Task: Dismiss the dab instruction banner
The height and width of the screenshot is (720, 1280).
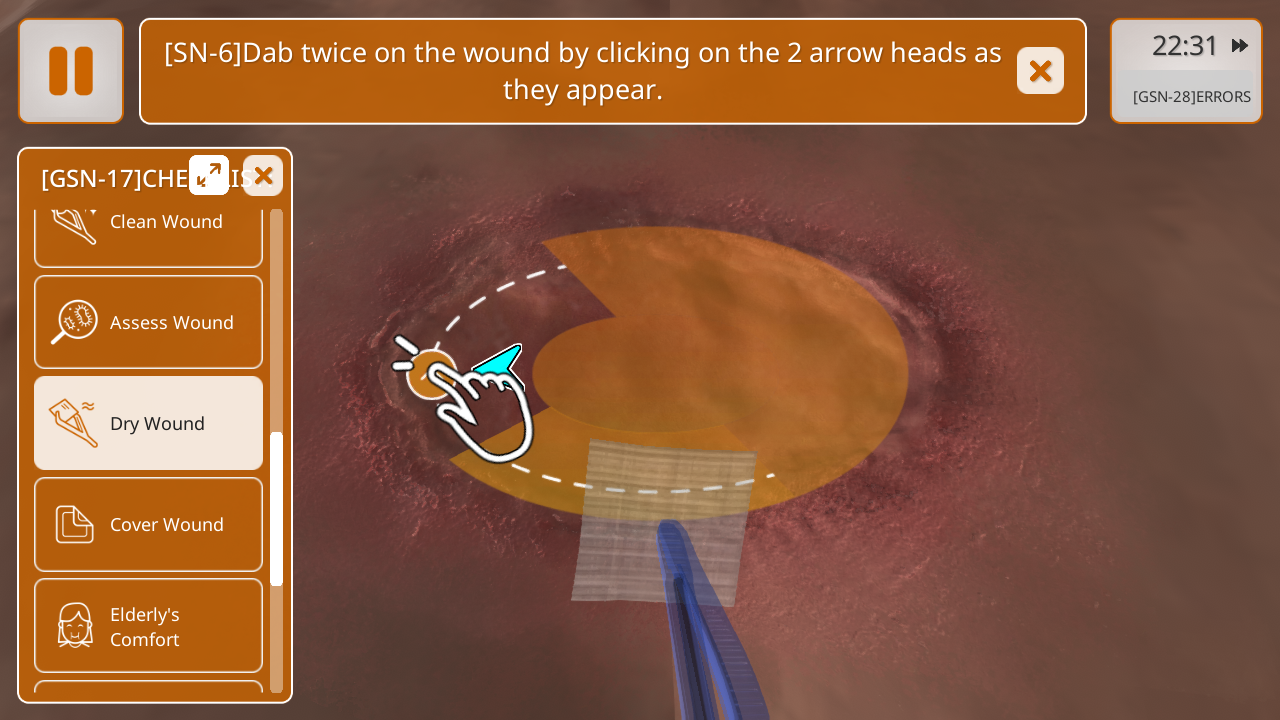Action: click(x=1040, y=71)
